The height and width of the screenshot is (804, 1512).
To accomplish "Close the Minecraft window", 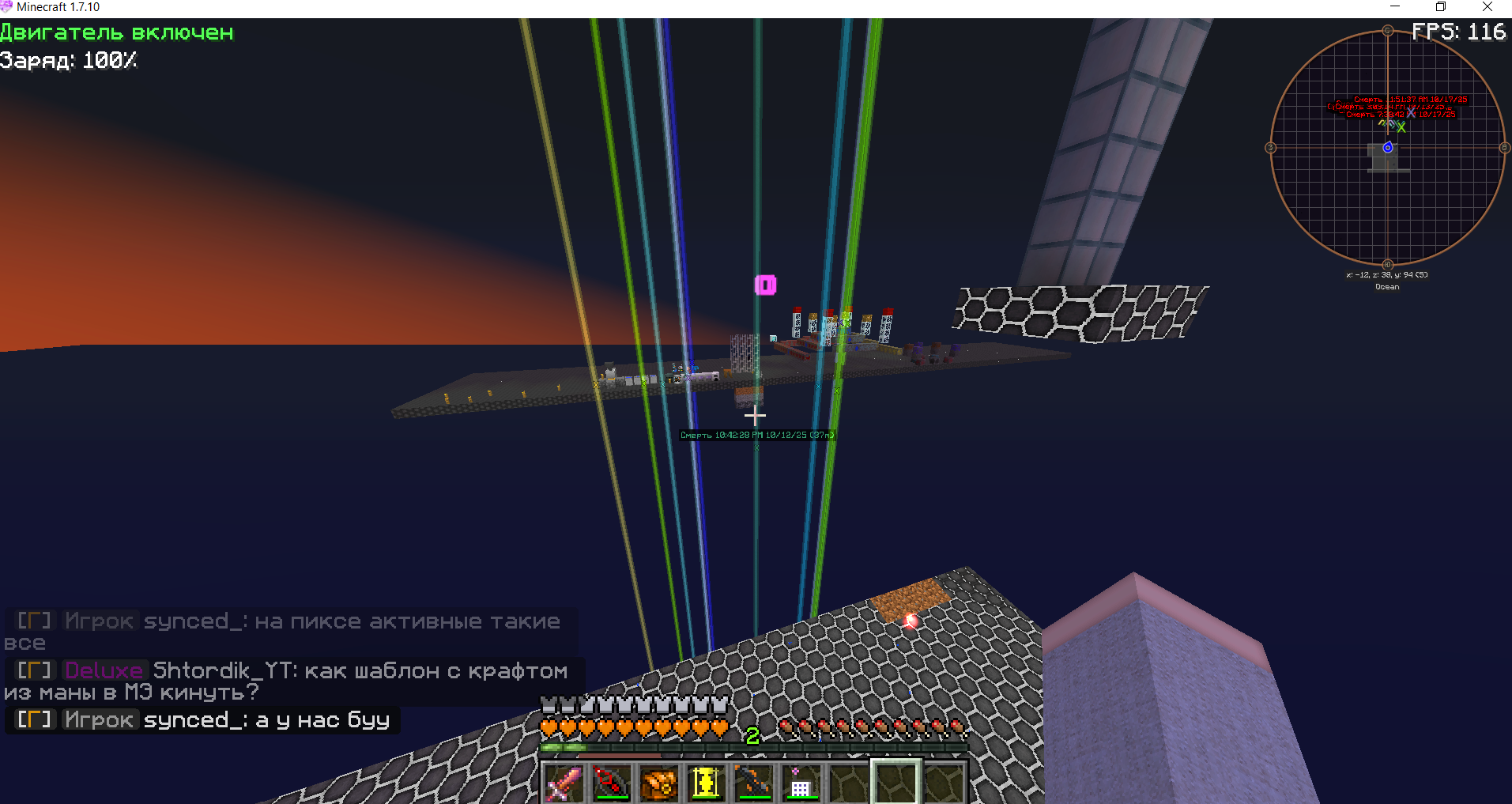I will (1487, 7).
